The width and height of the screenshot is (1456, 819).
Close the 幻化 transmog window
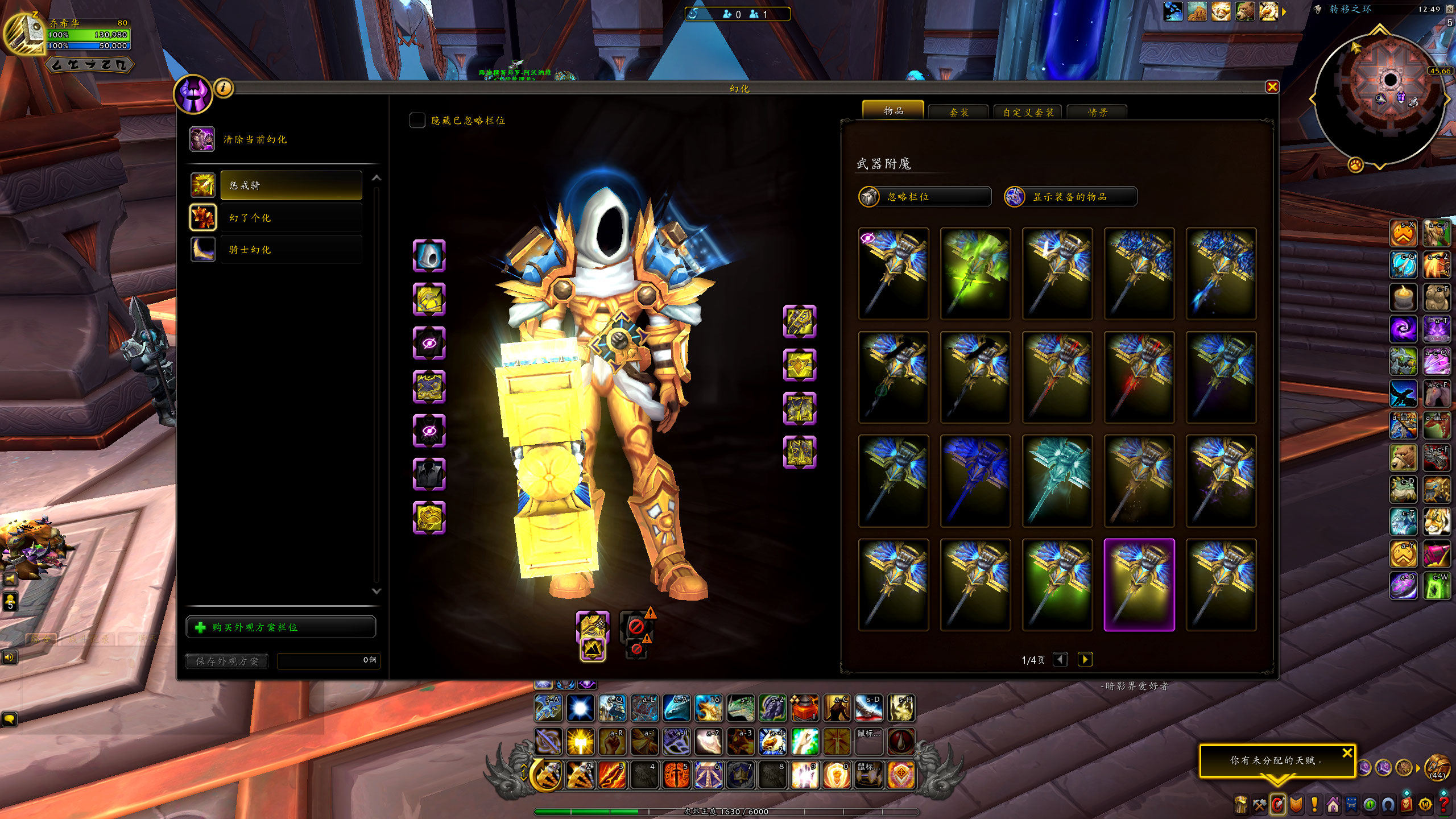(x=1272, y=87)
